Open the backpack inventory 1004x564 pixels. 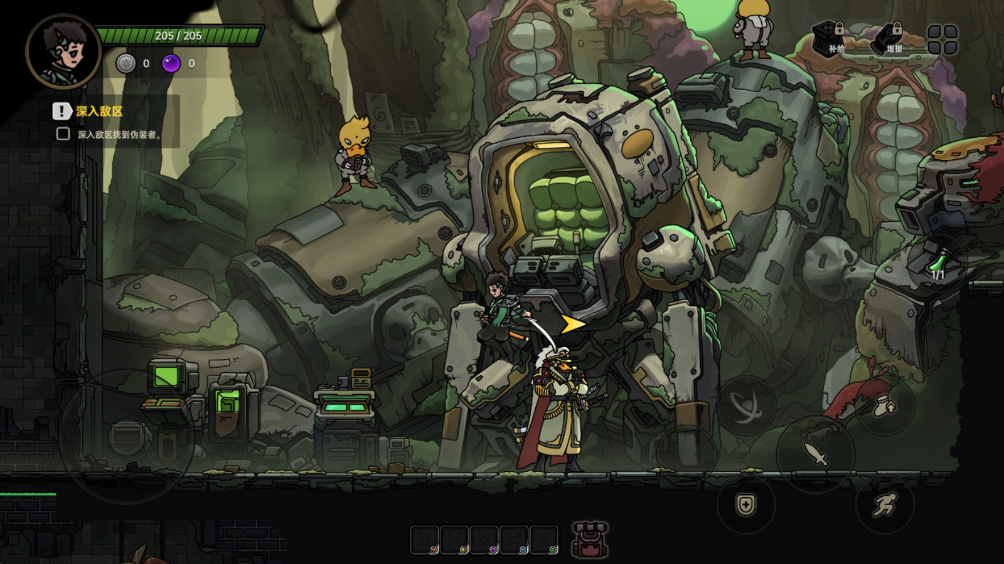[591, 540]
